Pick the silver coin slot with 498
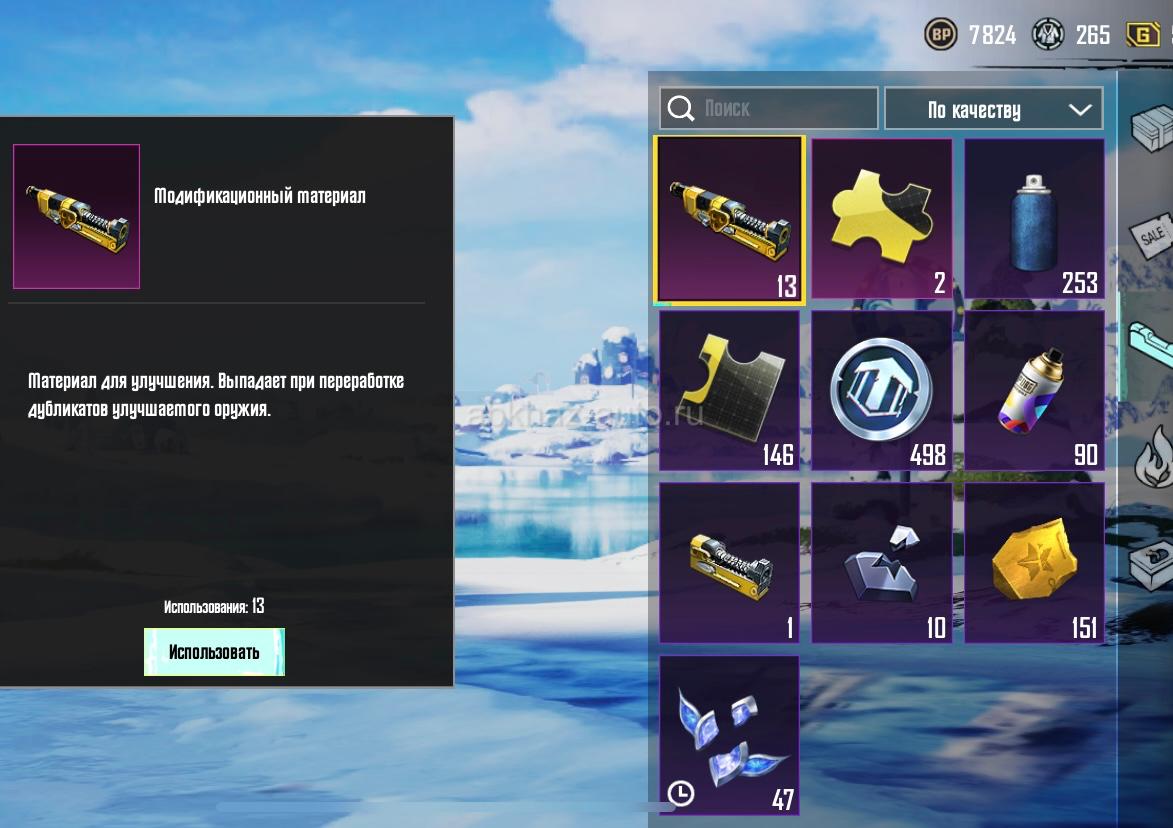Screen dimensions: 1173x828 click(881, 390)
